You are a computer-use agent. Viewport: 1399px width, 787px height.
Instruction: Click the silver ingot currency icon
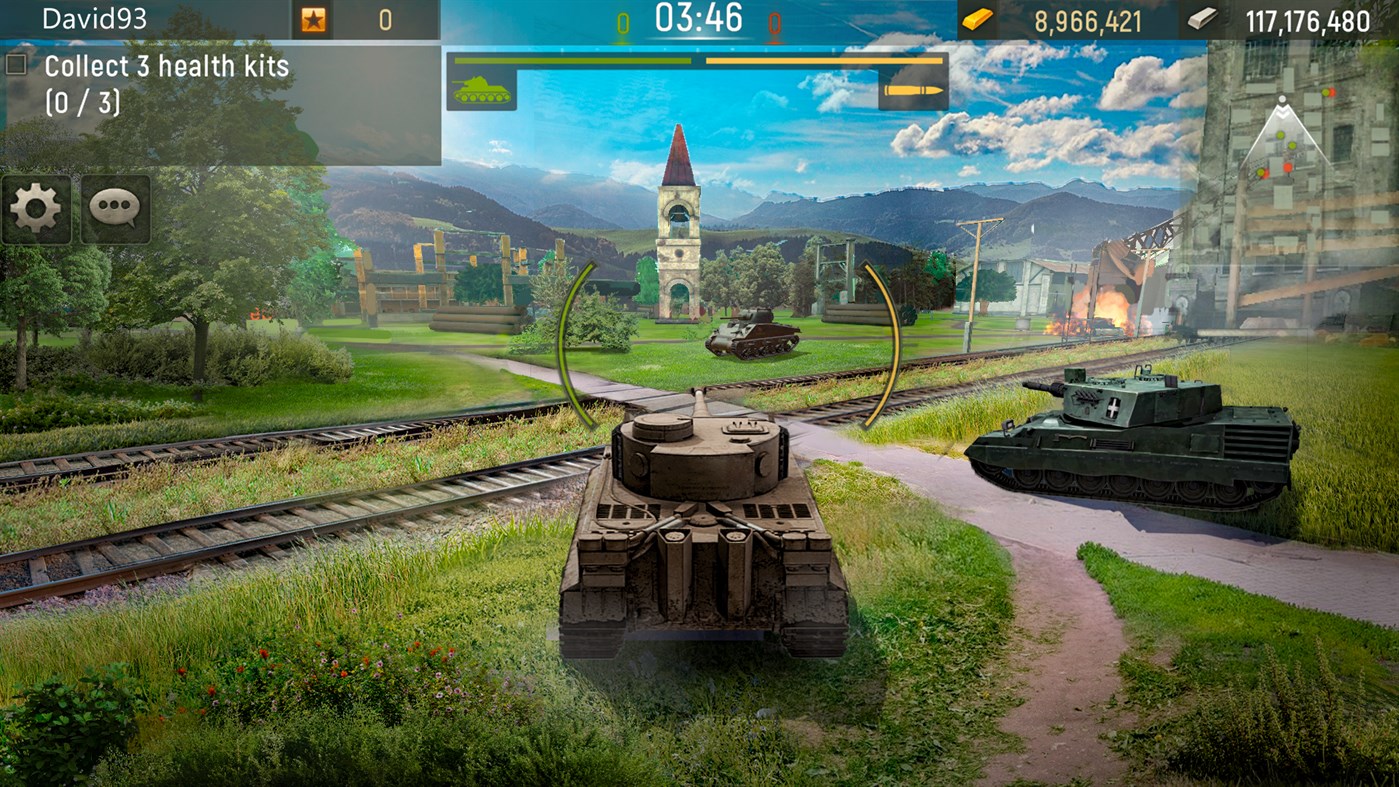pyautogui.click(x=1204, y=17)
